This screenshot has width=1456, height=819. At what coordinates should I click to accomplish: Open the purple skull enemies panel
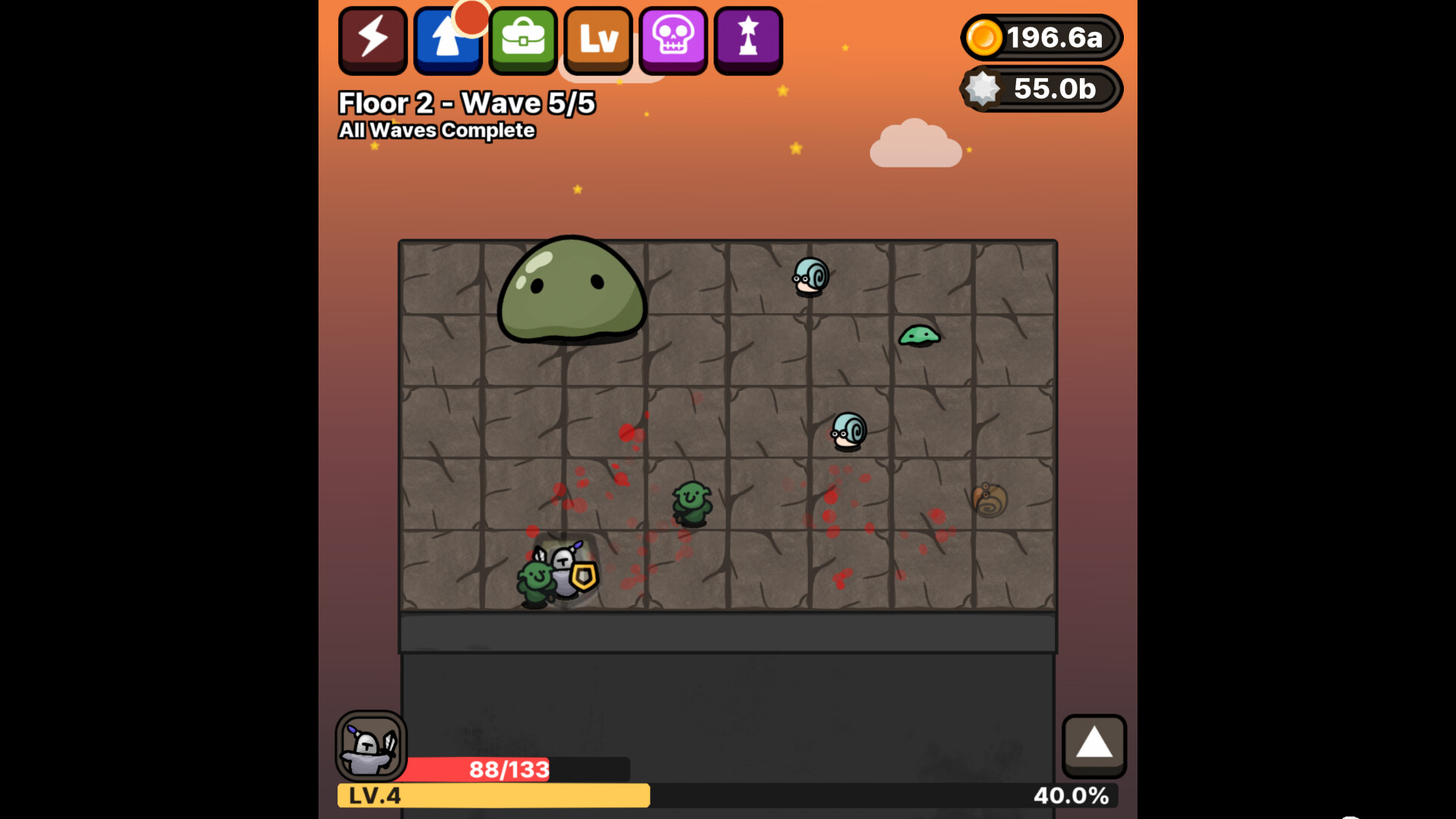pos(672,39)
